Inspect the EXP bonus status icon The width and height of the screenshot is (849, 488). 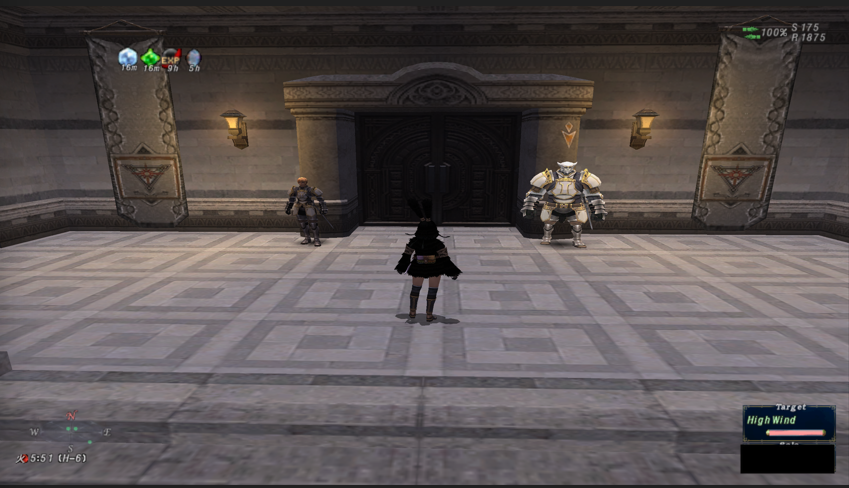172,57
